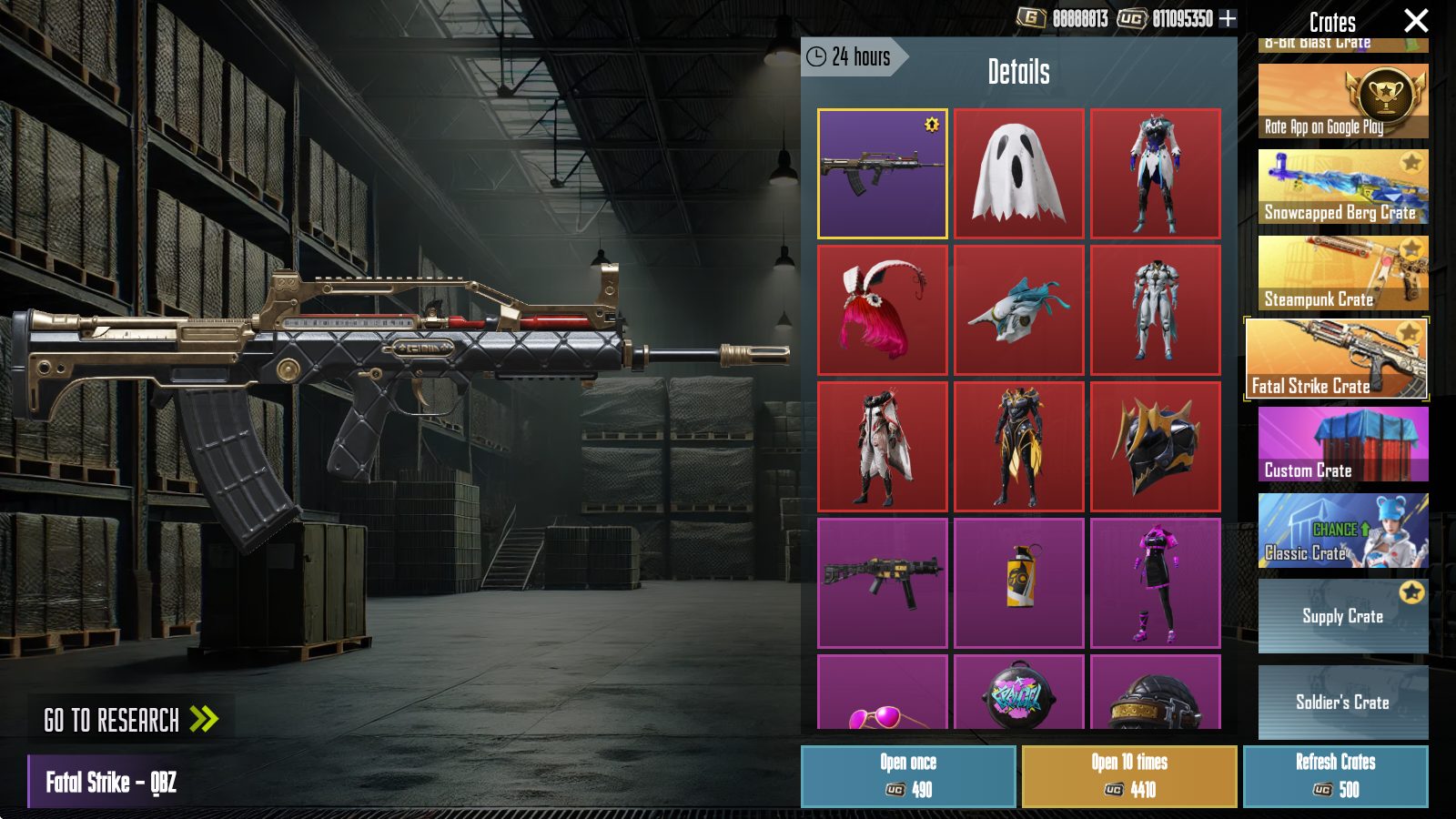
Task: Open the crate once for 490 UC
Action: pos(907,776)
